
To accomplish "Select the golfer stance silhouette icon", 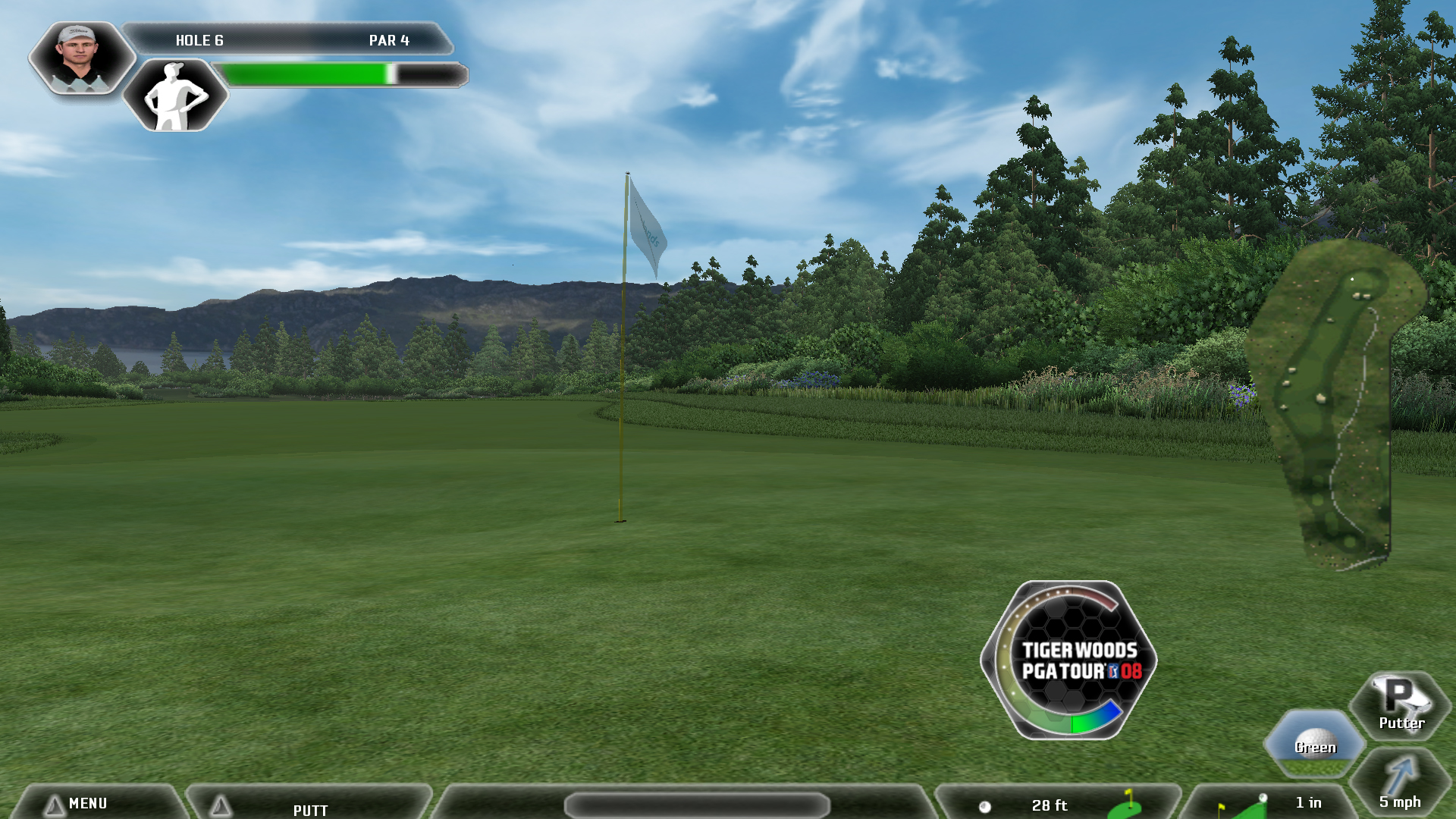I will tap(176, 96).
